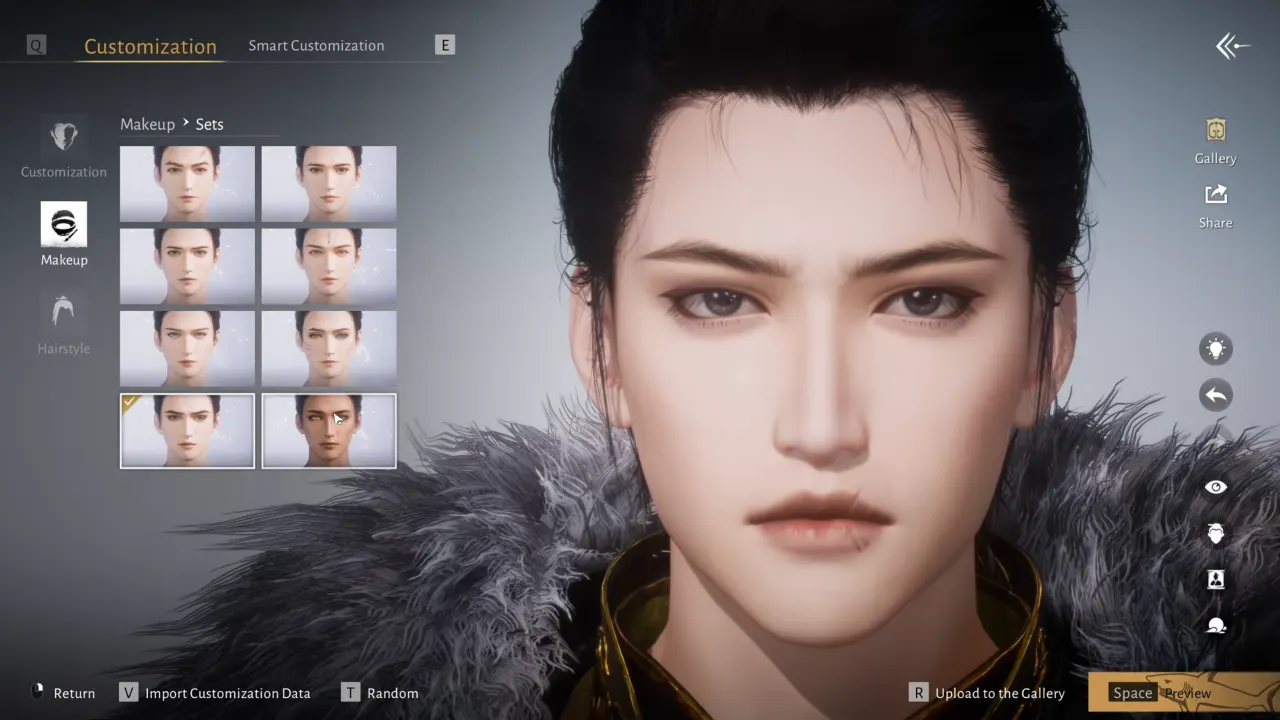Viewport: 1280px width, 720px height.
Task: Click the Share icon
Action: (1215, 197)
